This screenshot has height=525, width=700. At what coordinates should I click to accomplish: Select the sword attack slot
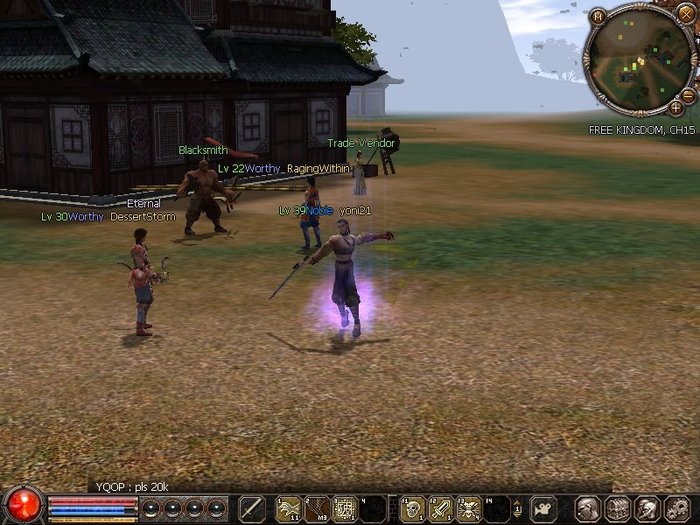click(252, 508)
